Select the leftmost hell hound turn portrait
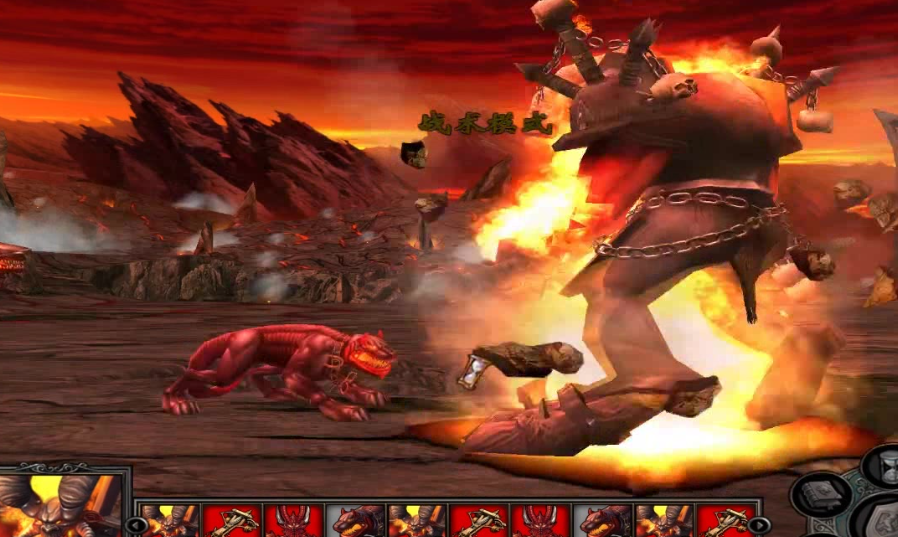Image resolution: width=898 pixels, height=537 pixels. 355,520
